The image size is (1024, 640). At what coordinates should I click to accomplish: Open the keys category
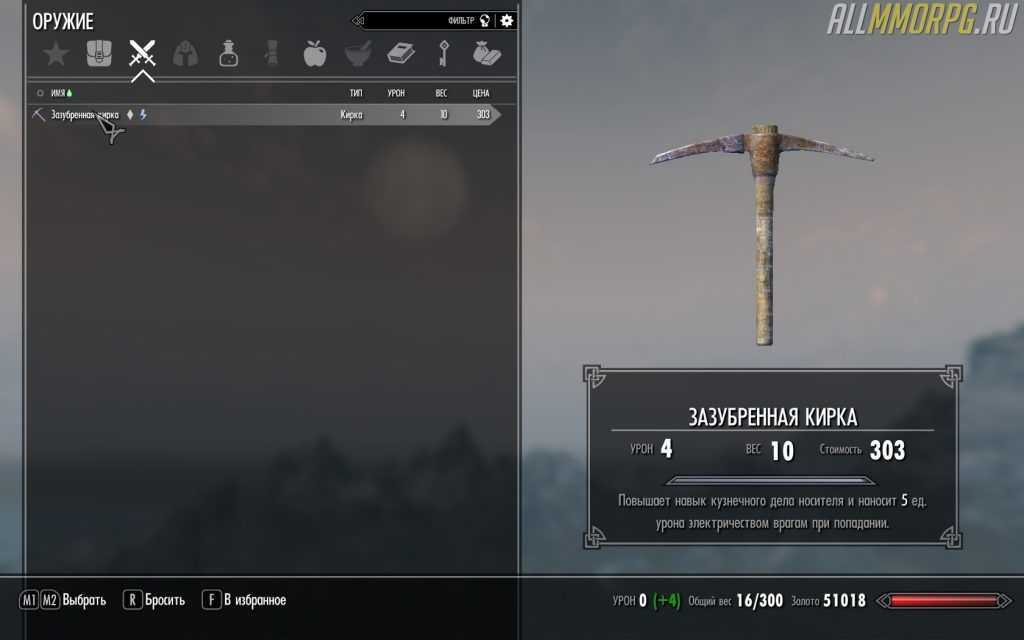click(443, 53)
